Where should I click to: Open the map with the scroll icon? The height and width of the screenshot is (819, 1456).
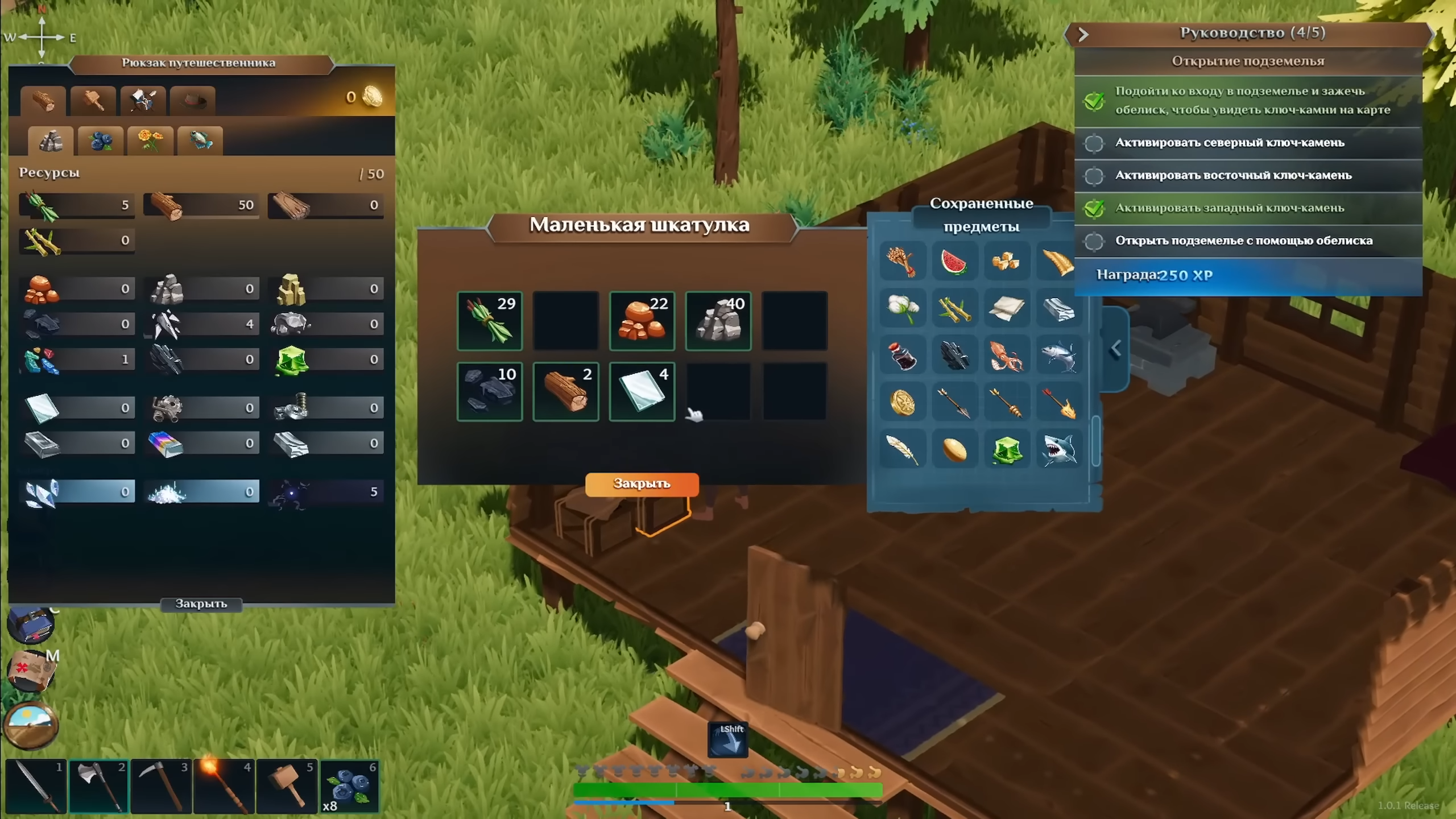(x=31, y=671)
